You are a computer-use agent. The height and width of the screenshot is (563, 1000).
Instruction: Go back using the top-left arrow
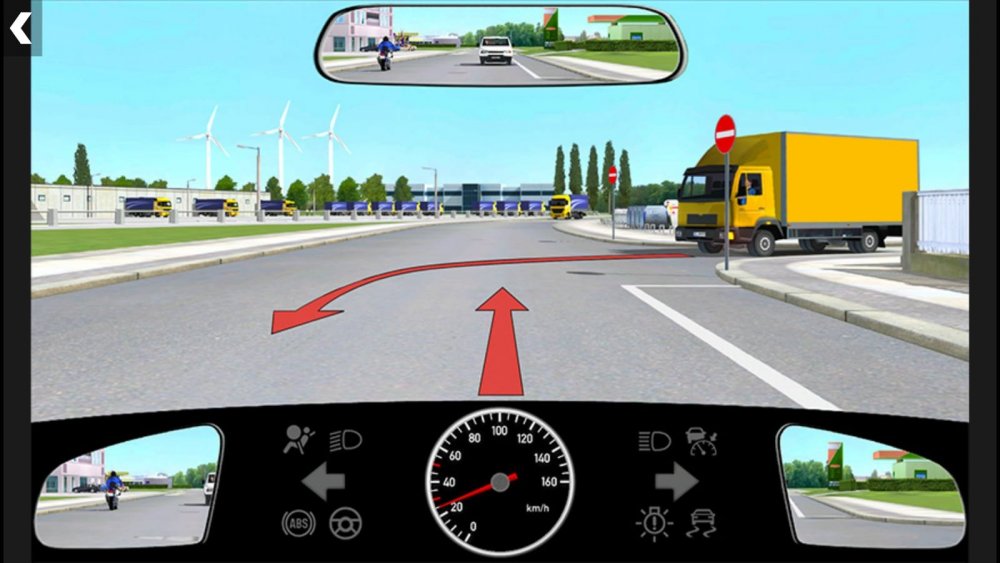[20, 27]
